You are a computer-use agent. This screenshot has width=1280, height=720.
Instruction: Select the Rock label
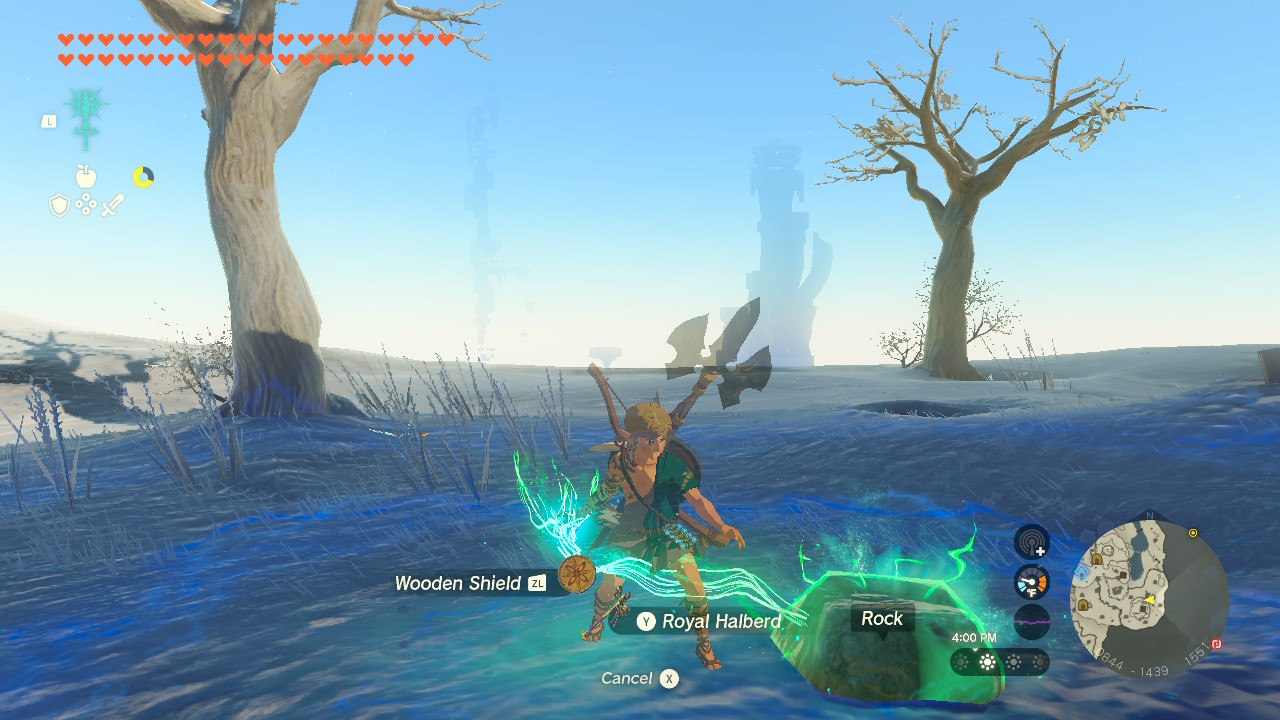tap(881, 618)
